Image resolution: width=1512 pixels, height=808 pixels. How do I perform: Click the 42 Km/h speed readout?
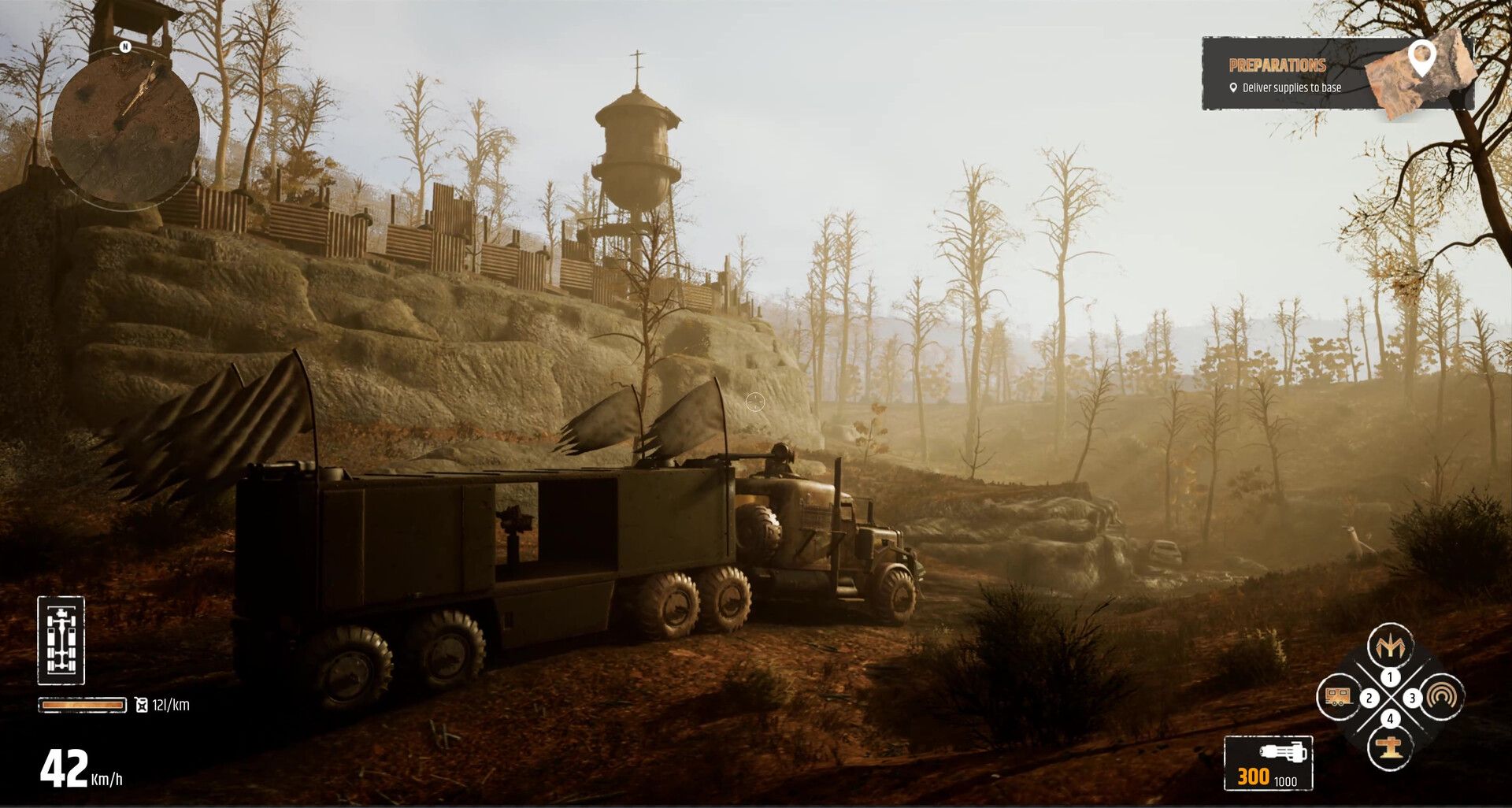[67, 766]
